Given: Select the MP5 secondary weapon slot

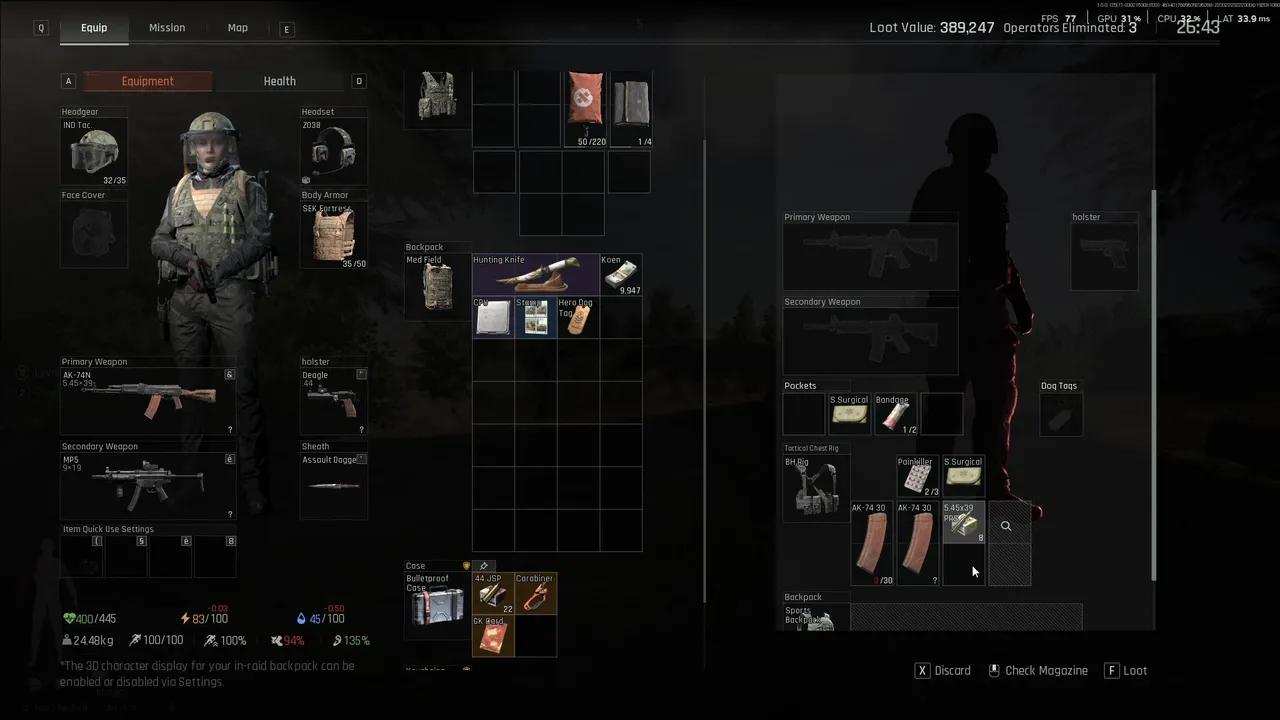Looking at the screenshot, I should (149, 486).
